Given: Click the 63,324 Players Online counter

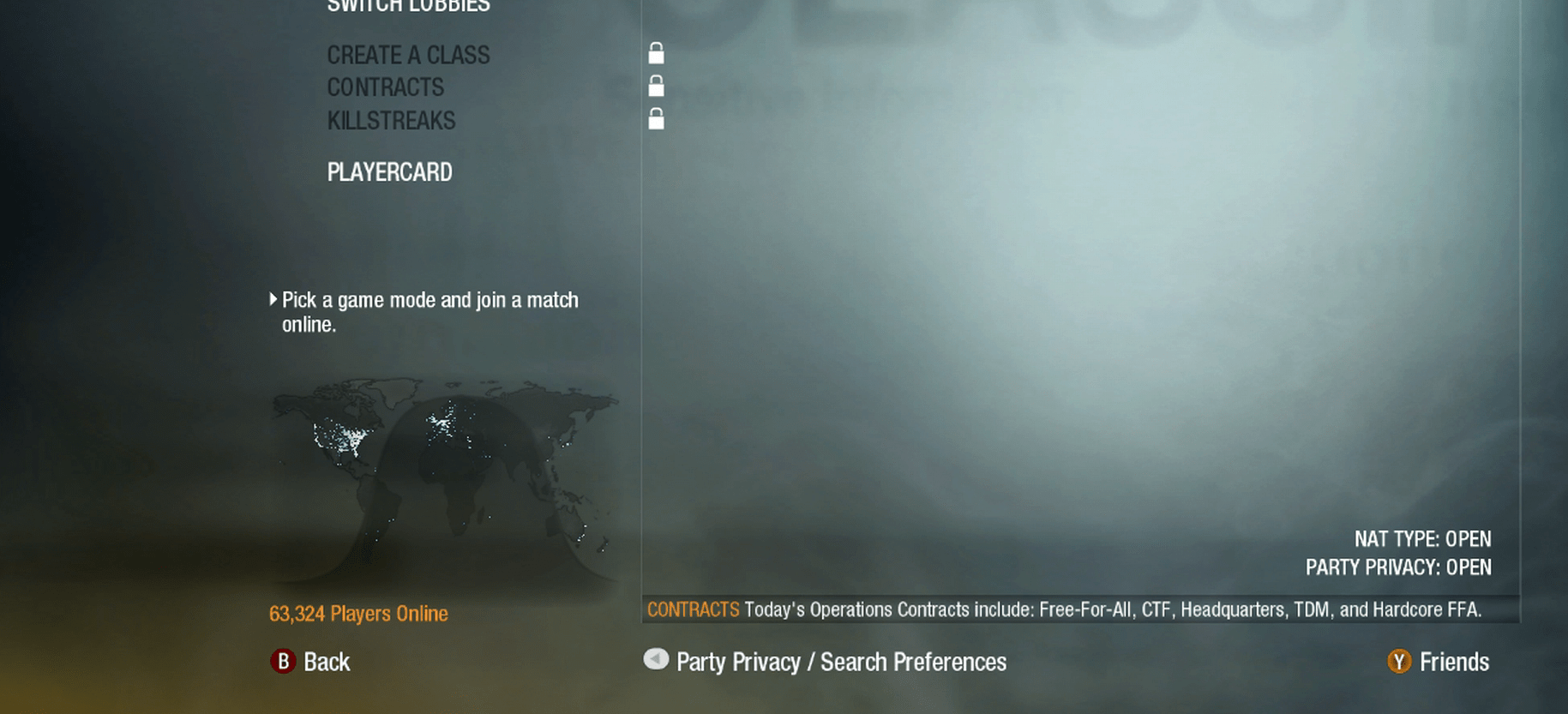Looking at the screenshot, I should pos(358,614).
